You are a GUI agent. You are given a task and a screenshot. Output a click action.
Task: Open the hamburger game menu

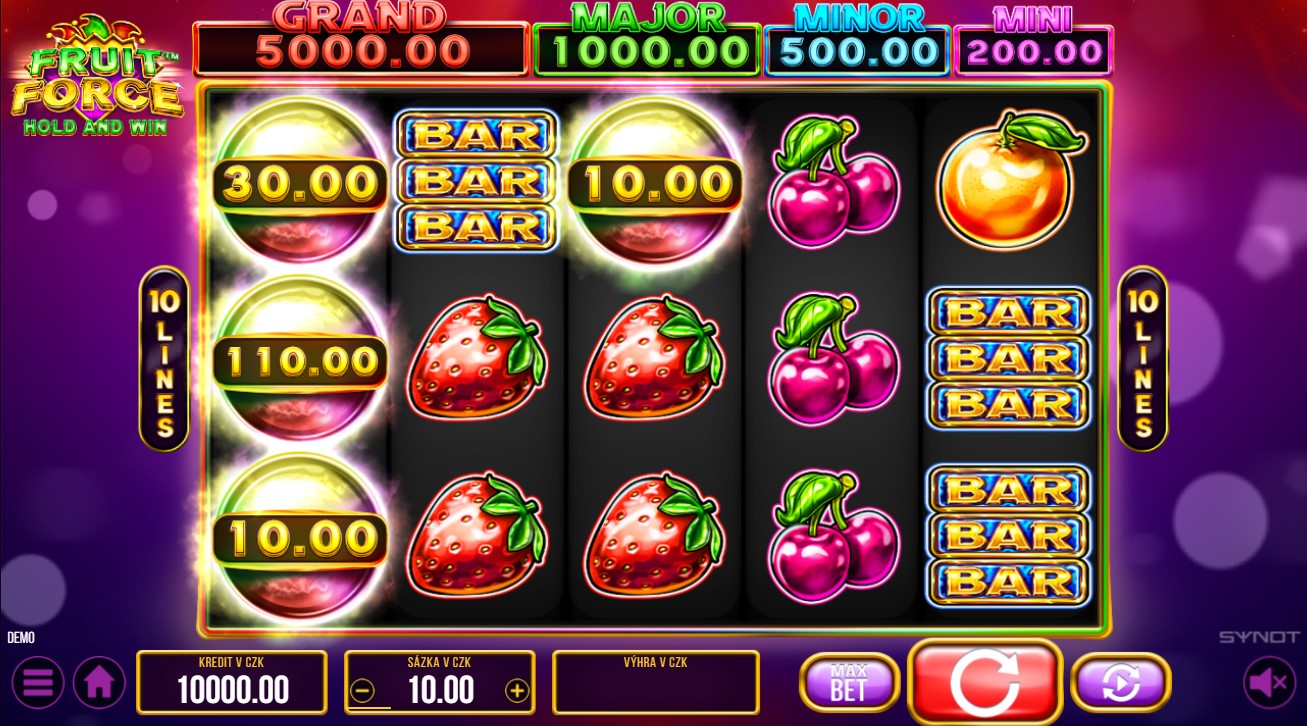click(38, 682)
